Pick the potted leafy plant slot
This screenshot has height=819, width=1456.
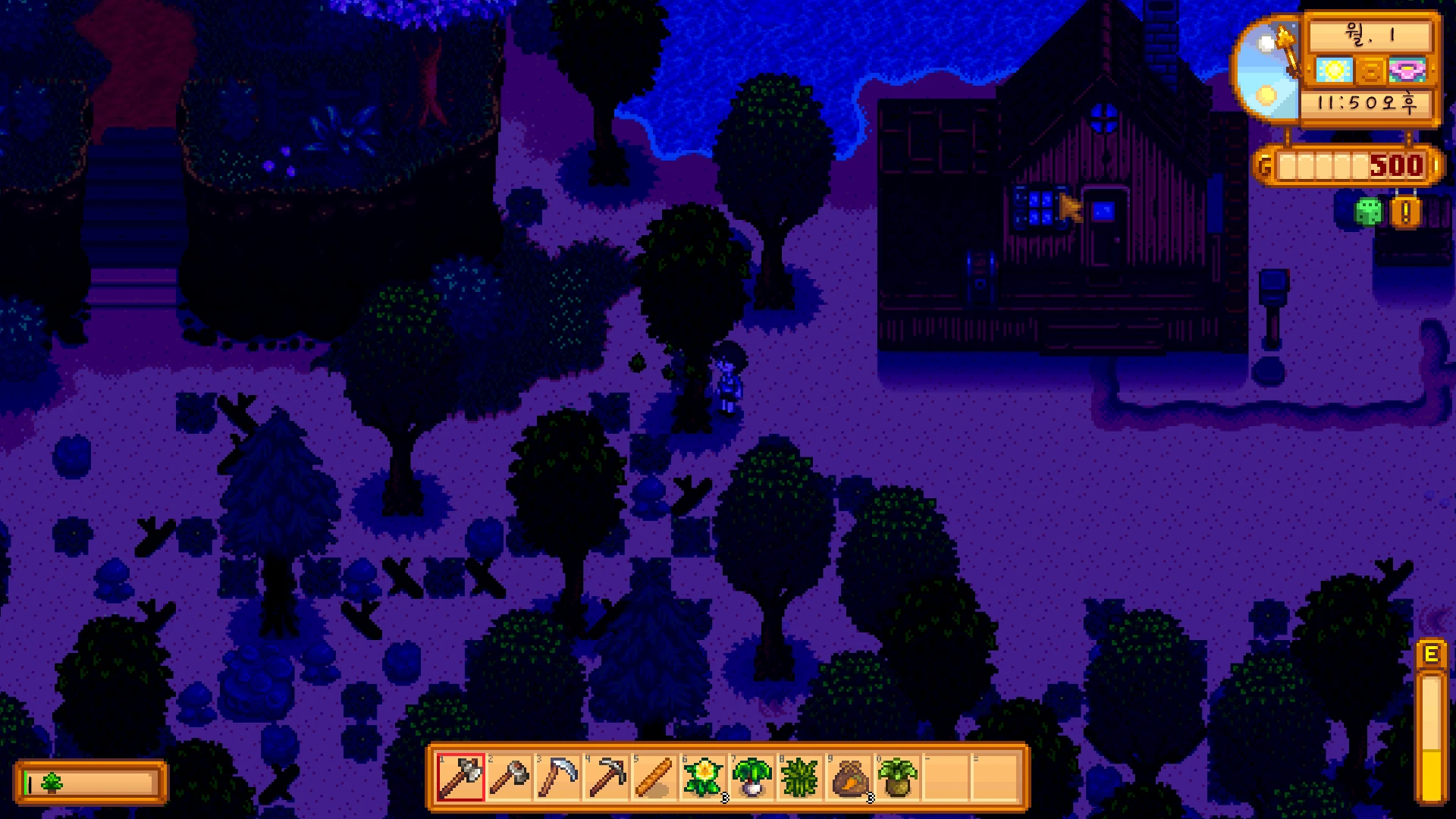897,777
